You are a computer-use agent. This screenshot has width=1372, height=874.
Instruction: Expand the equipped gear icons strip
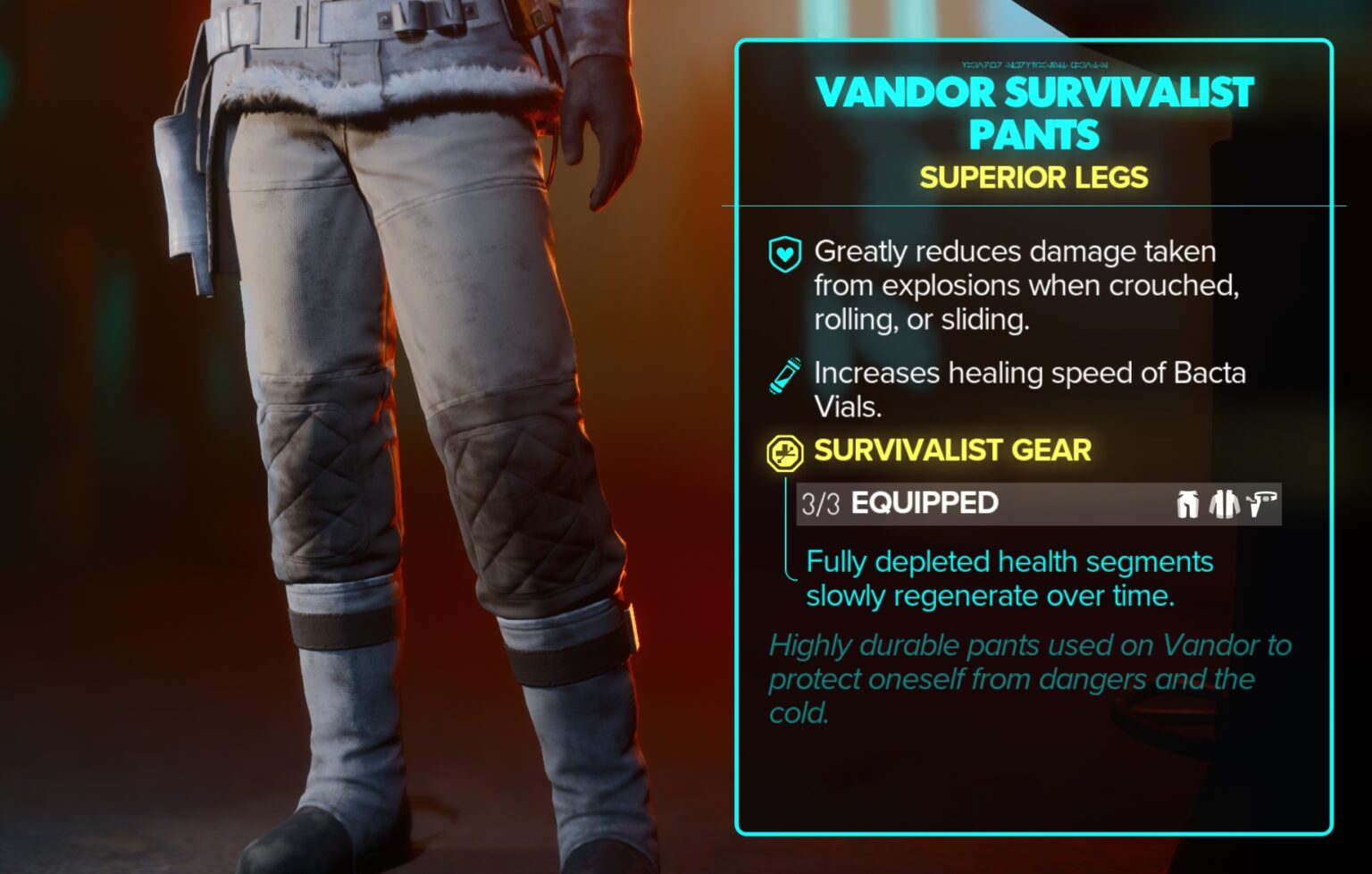[x=1224, y=503]
